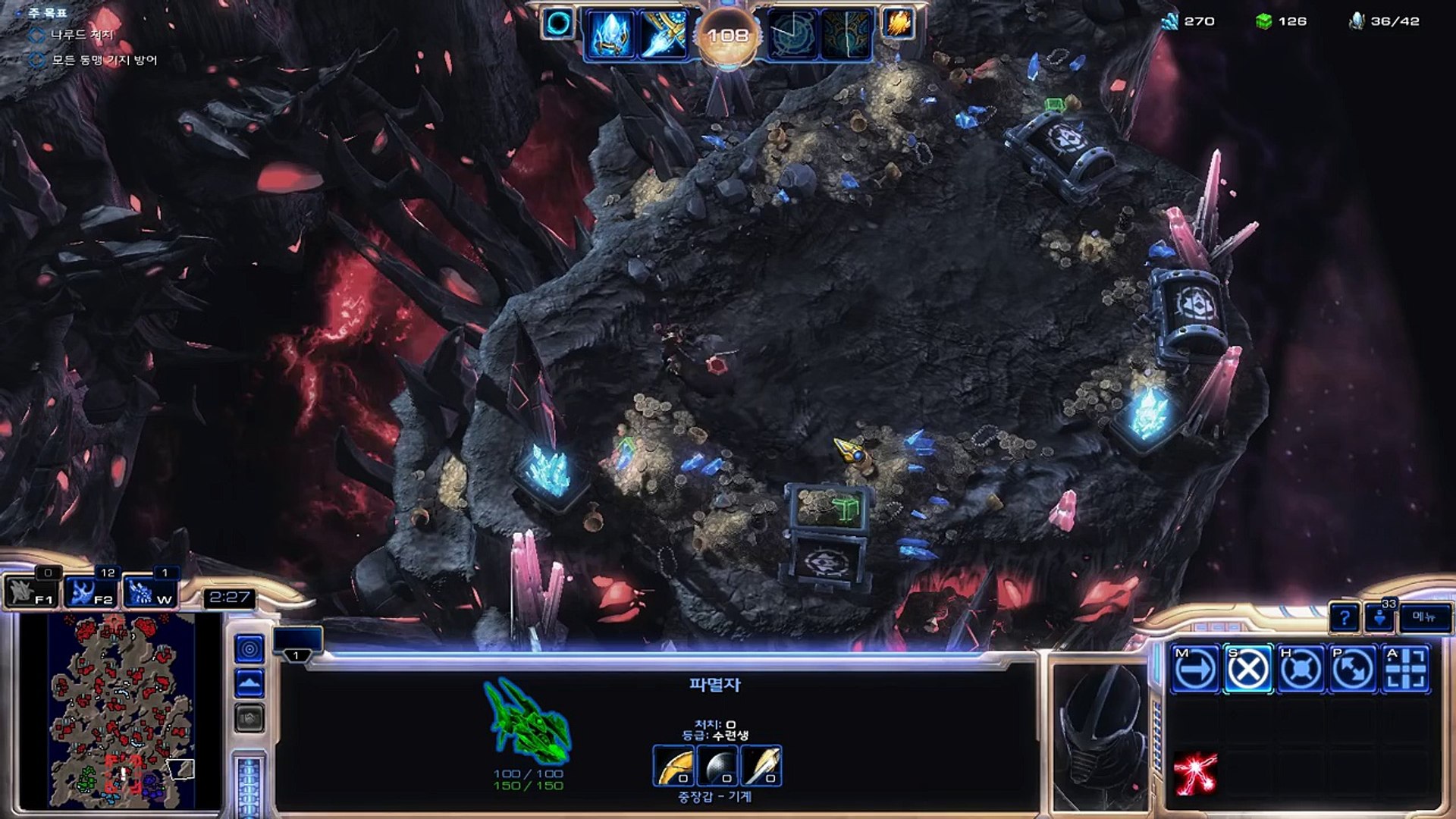Viewport: 1456px width, 819px height.
Task: Activate the Stop command
Action: [x=1247, y=669]
